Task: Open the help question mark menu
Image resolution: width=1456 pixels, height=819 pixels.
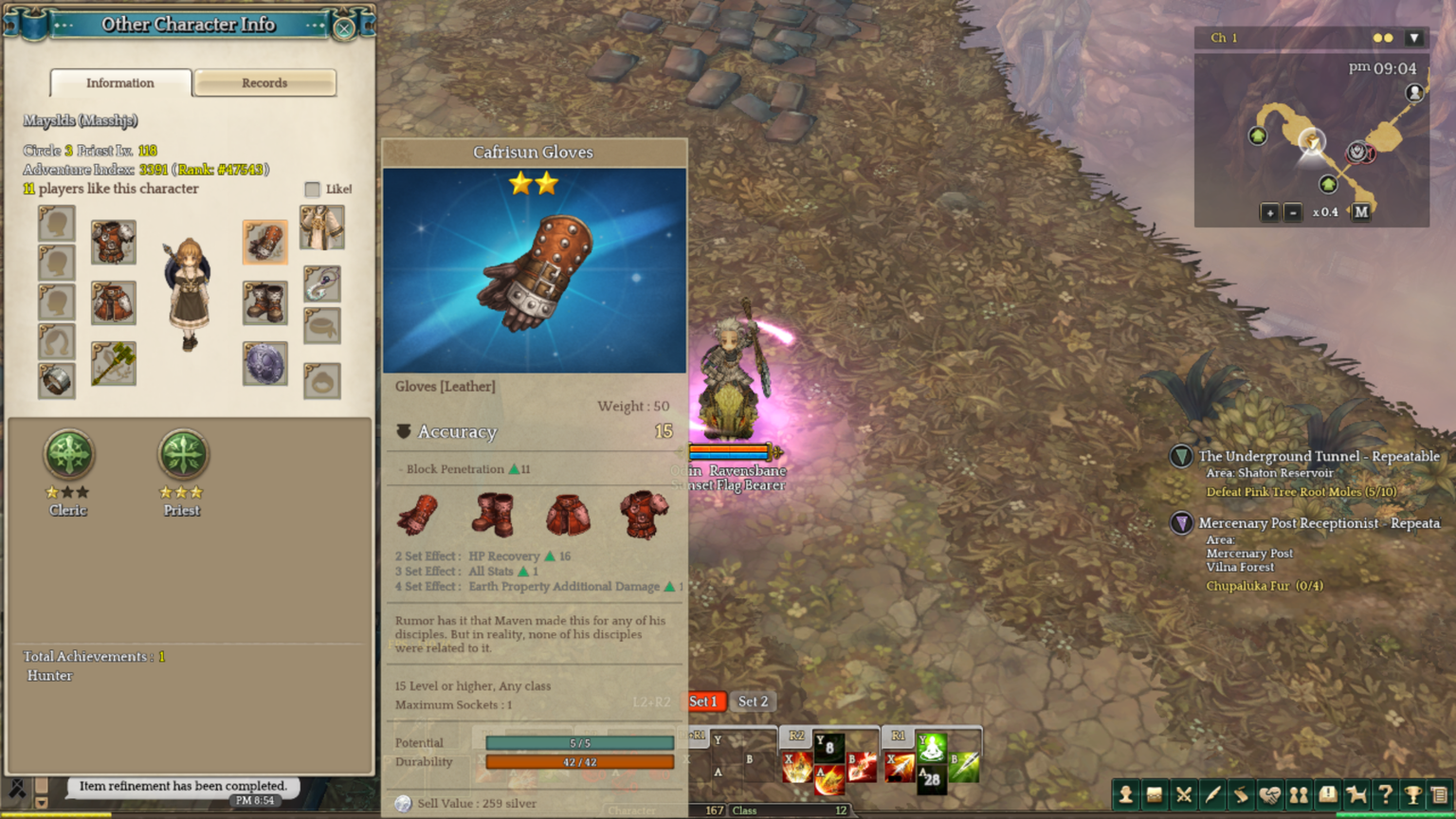Action: (1385, 795)
